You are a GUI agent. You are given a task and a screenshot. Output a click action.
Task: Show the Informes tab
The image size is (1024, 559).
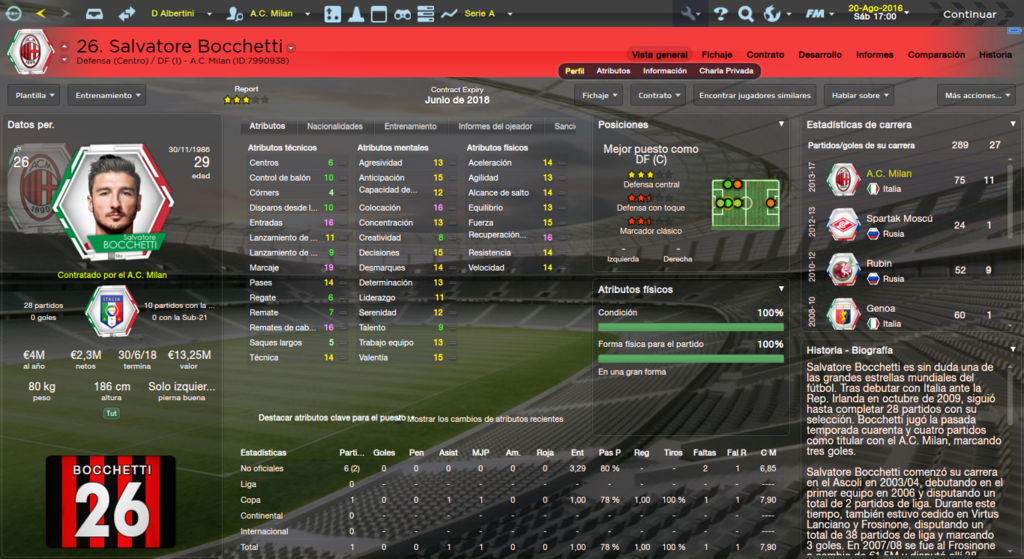click(874, 54)
